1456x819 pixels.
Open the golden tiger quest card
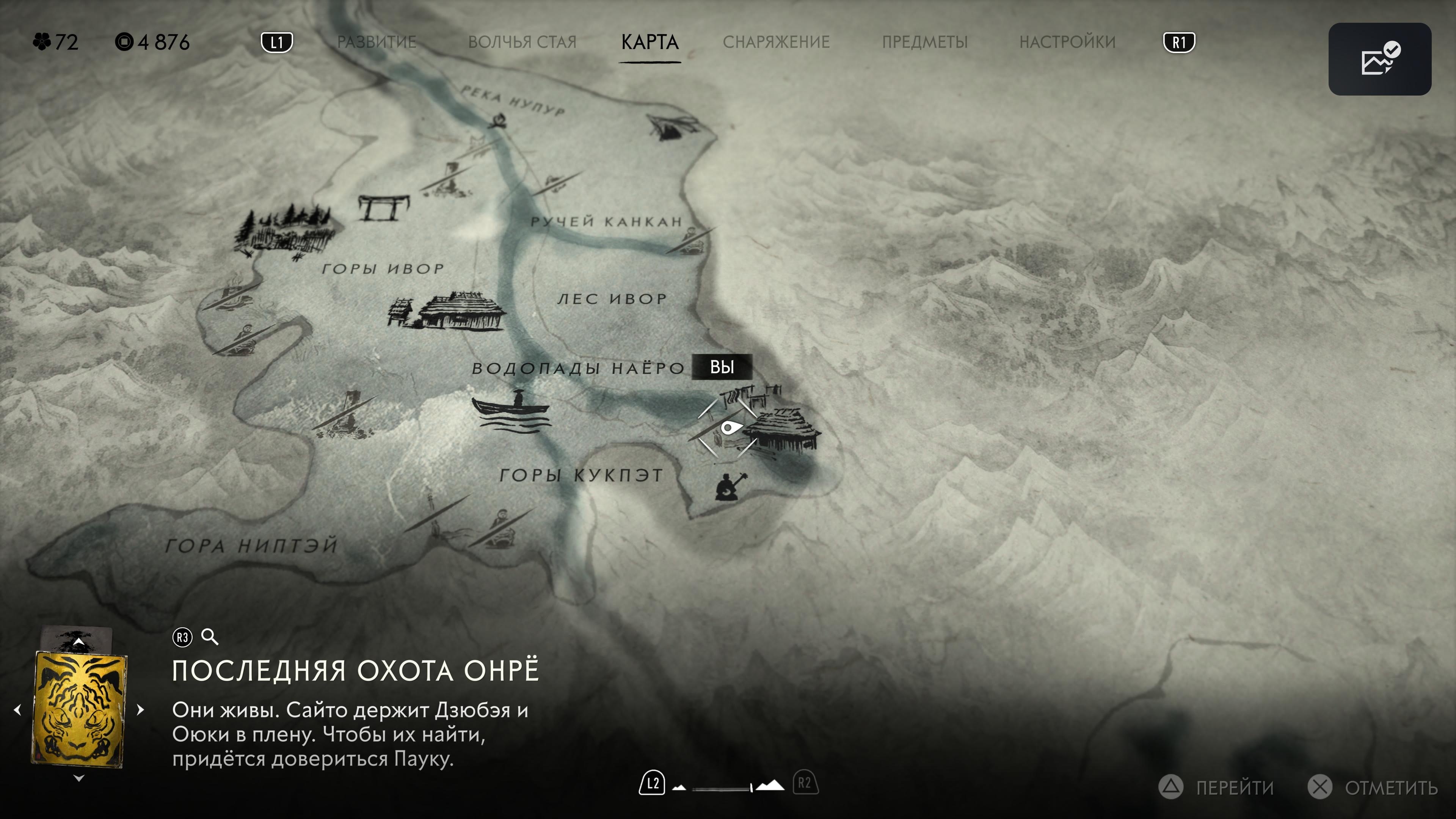tap(79, 709)
